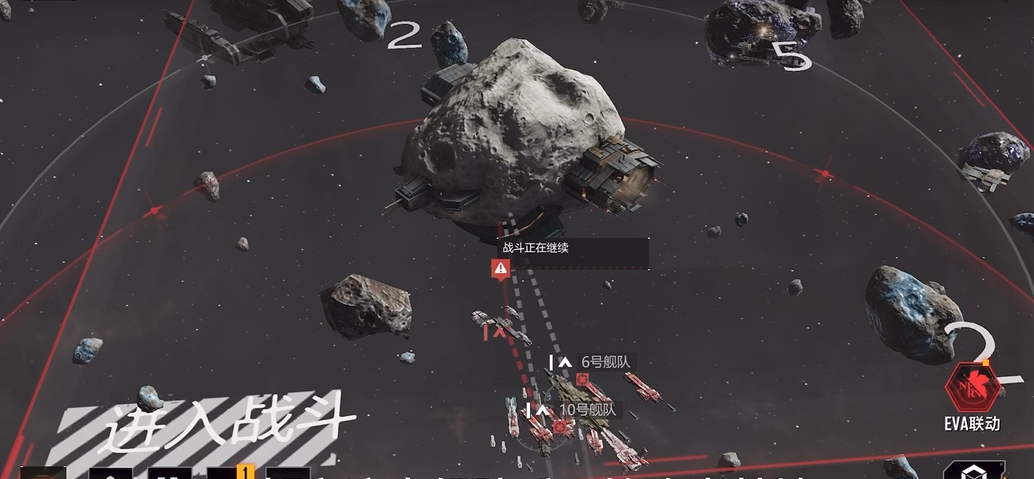
Task: Click the red battle warning alert marker
Action: [x=501, y=268]
